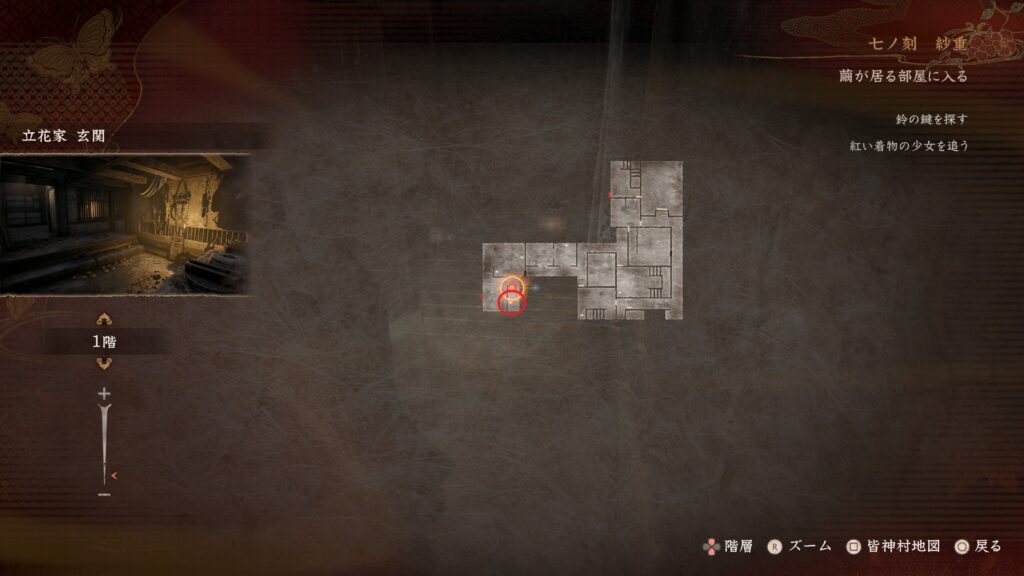Select the floor-up arrow above 1階
The image size is (1024, 576).
tap(104, 320)
